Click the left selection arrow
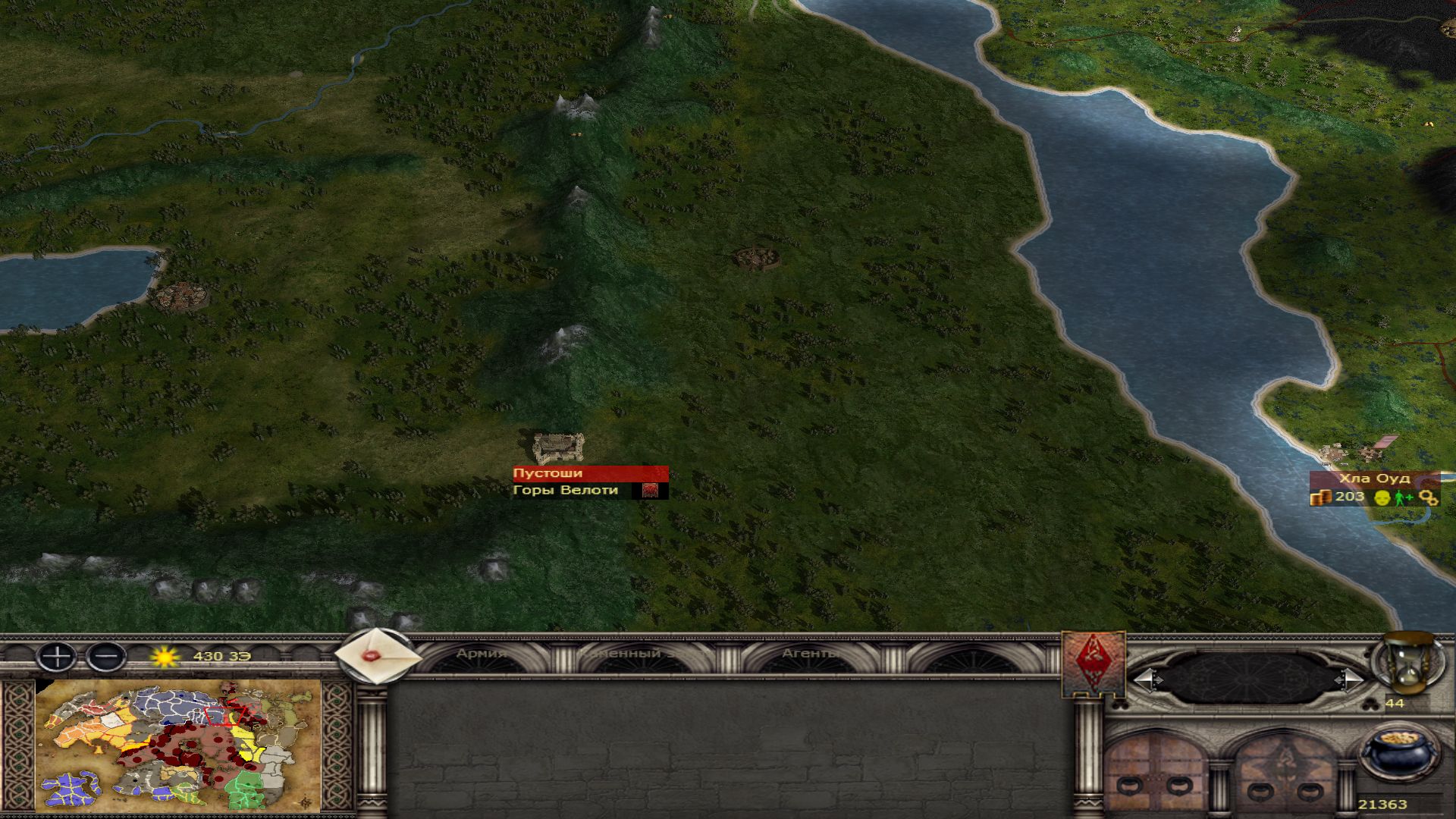Viewport: 1456px width, 819px height. [x=1147, y=679]
